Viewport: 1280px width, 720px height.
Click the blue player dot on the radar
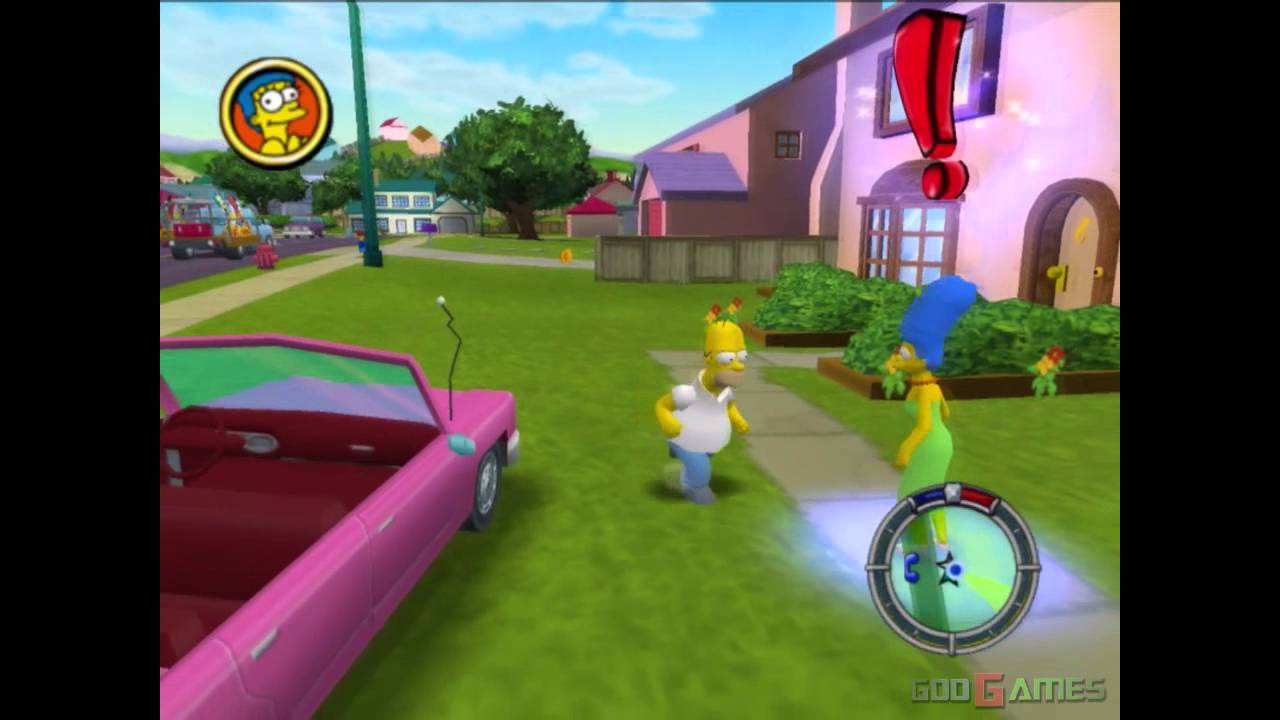coord(955,569)
